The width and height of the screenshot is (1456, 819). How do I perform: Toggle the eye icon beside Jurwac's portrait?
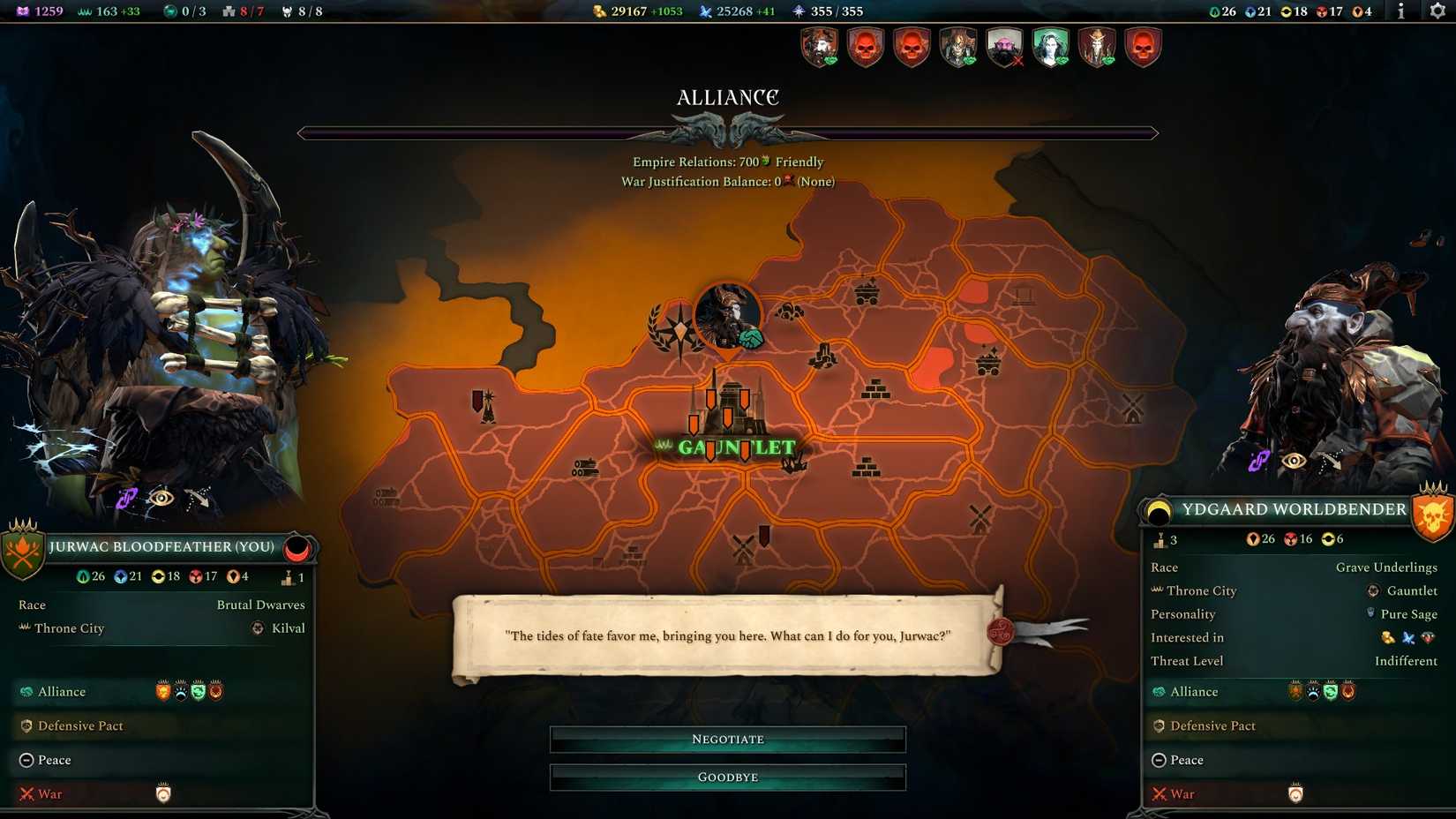(x=161, y=499)
